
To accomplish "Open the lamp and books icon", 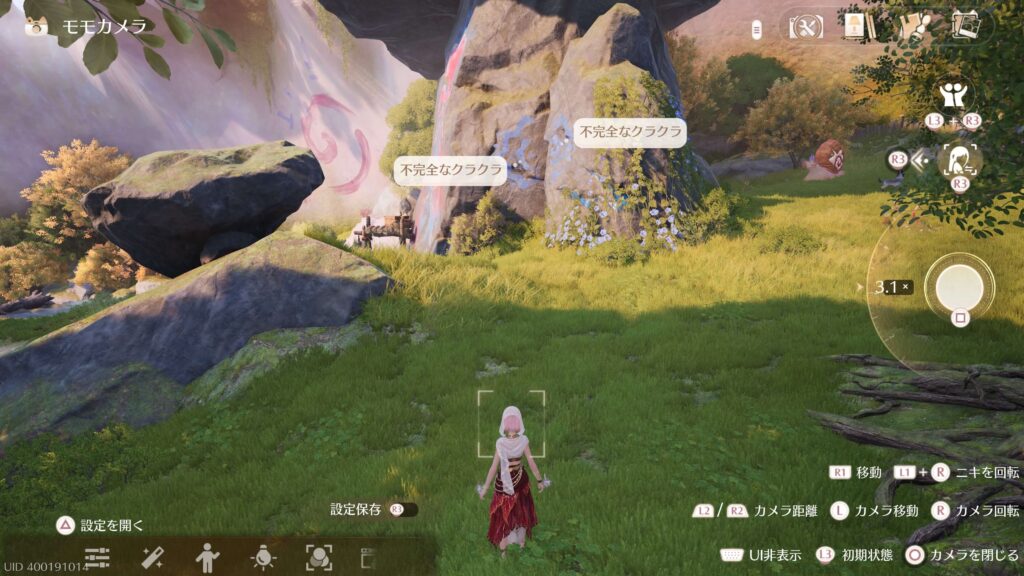I will click(x=853, y=26).
